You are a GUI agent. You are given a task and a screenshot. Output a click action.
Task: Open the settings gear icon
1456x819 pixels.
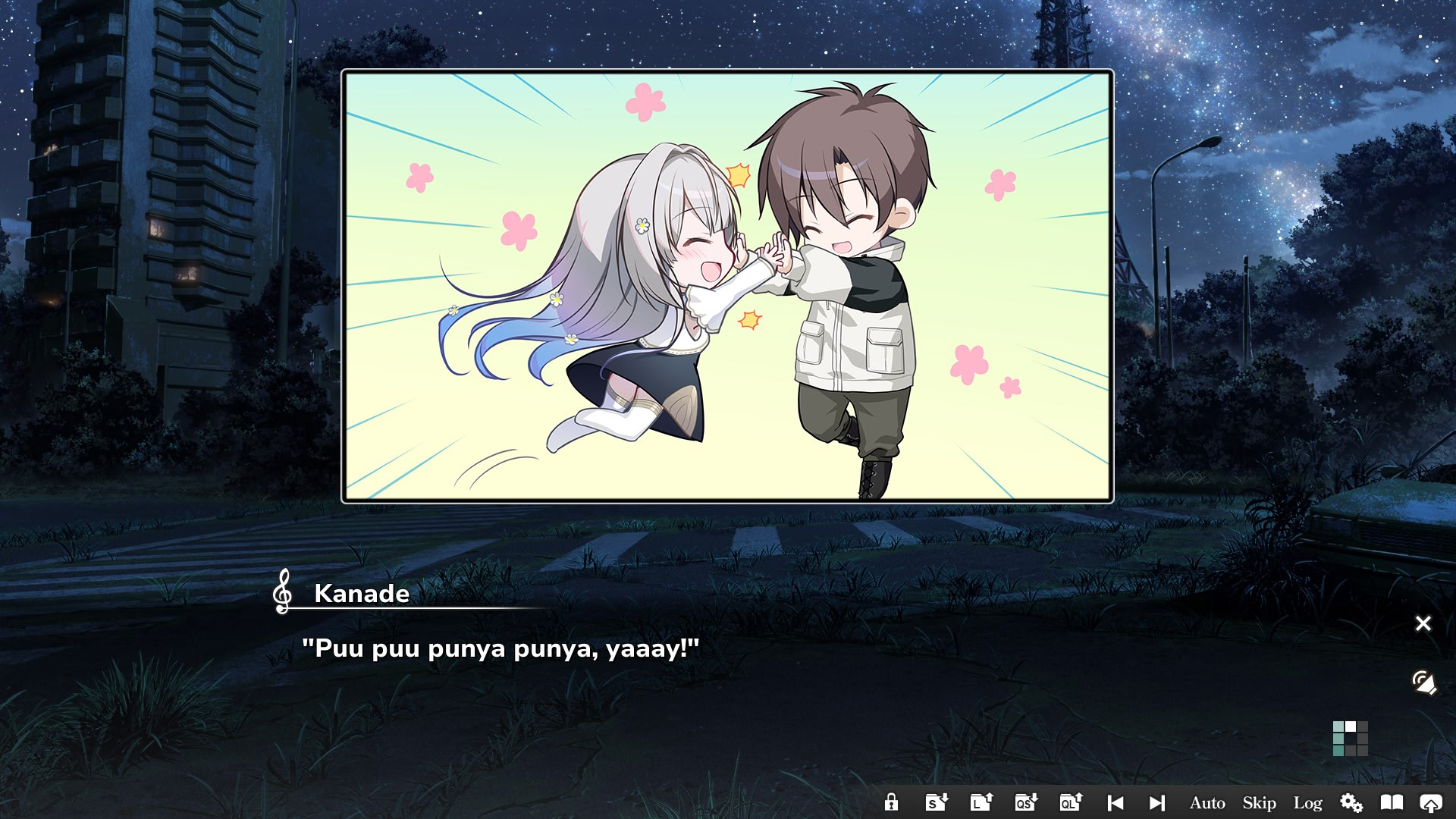point(1352,802)
